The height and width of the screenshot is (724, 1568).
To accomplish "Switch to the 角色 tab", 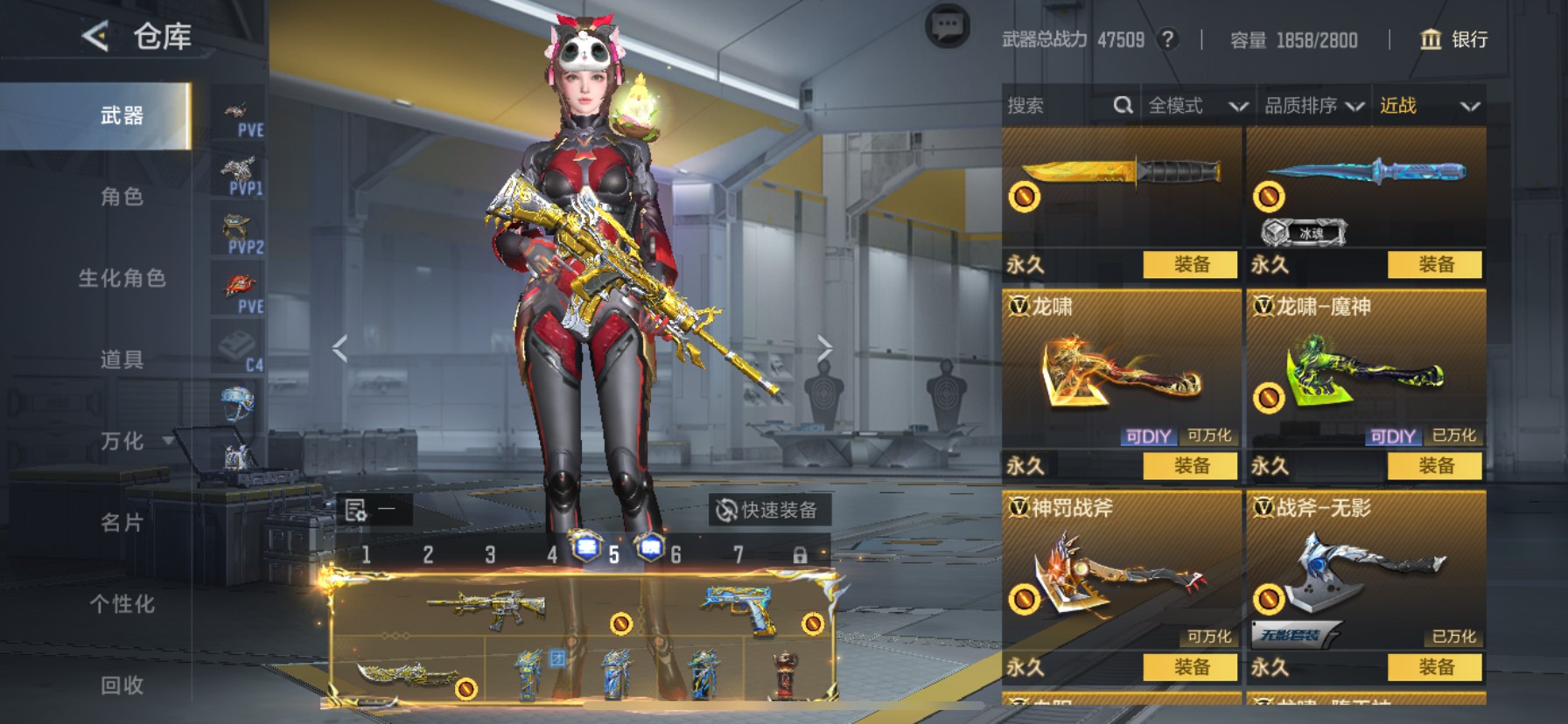I will [x=122, y=197].
